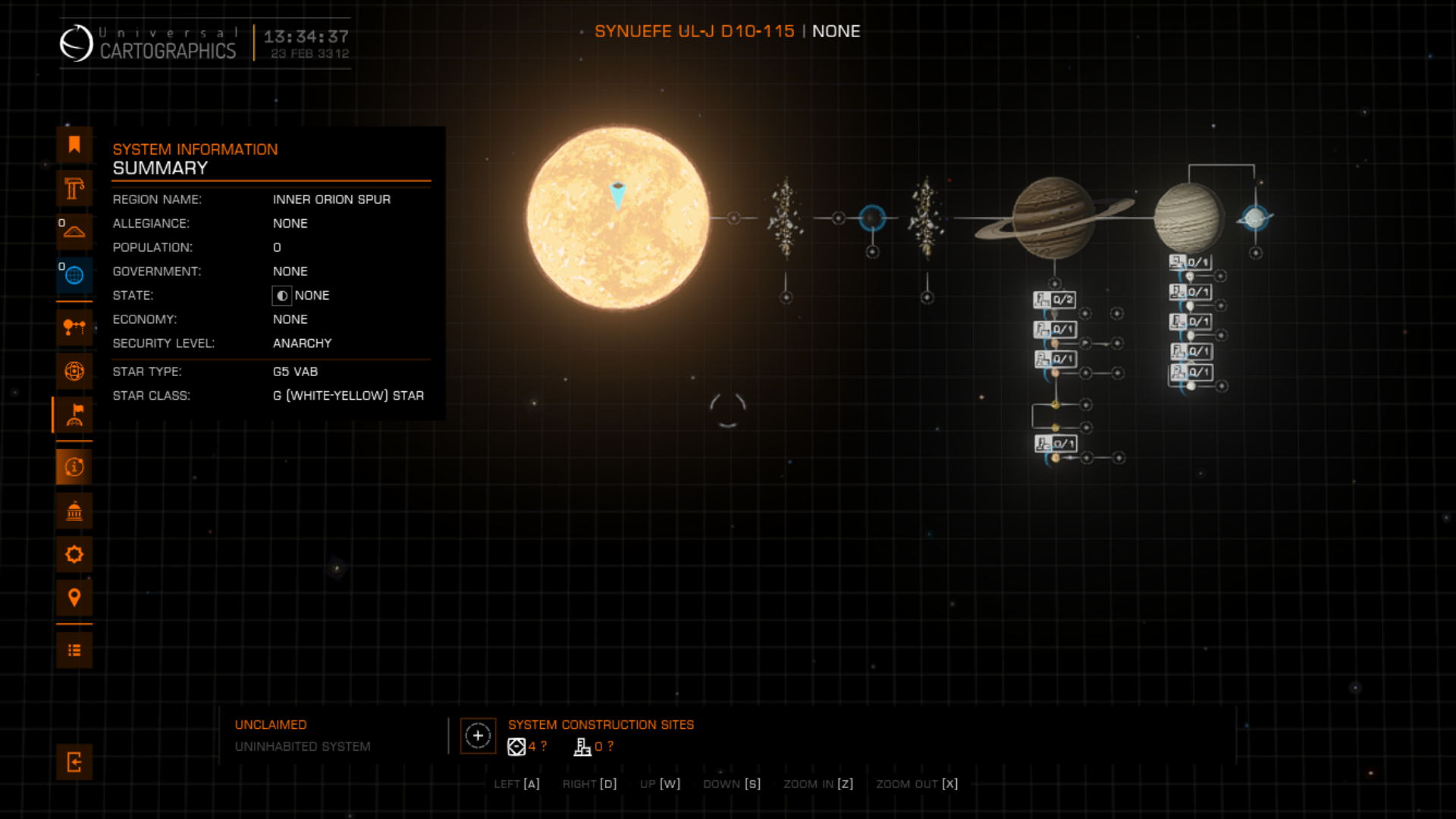Select the ringed gas giant
1456x819 pixels.
tap(1054, 218)
